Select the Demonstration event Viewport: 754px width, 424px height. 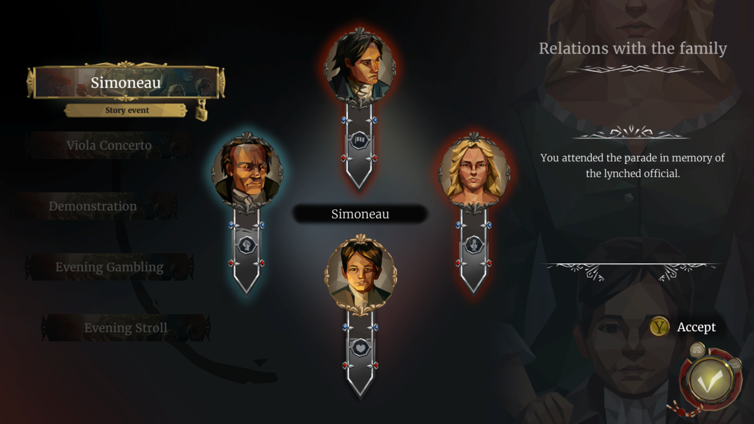[93, 207]
